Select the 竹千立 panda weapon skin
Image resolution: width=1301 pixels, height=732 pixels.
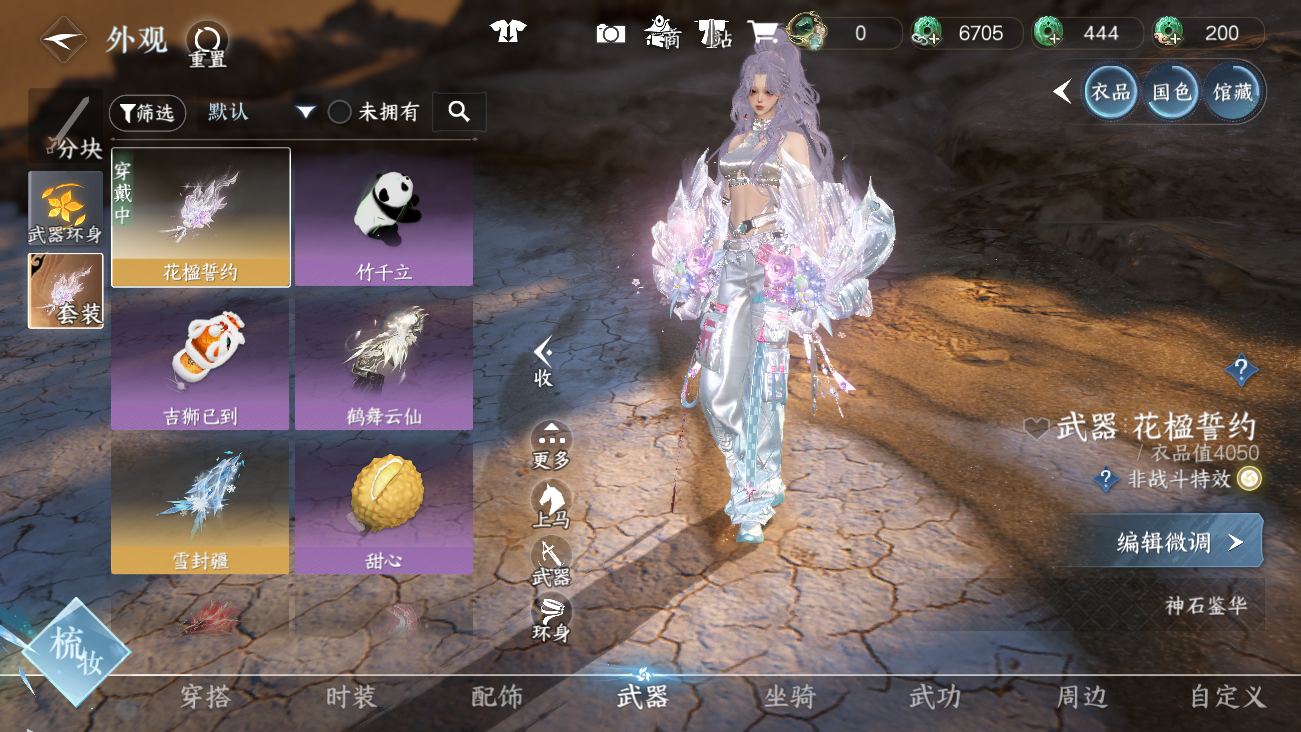click(x=384, y=218)
